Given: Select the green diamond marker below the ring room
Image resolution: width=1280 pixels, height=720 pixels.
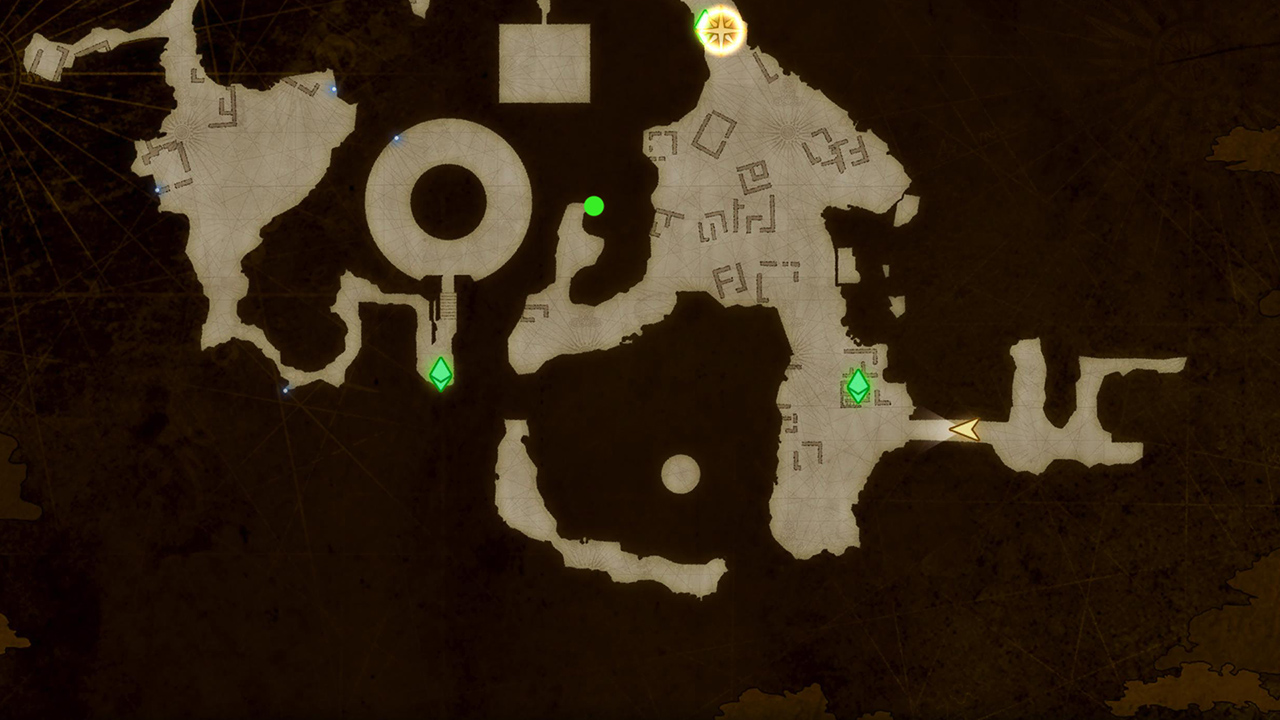Looking at the screenshot, I should pyautogui.click(x=440, y=374).
